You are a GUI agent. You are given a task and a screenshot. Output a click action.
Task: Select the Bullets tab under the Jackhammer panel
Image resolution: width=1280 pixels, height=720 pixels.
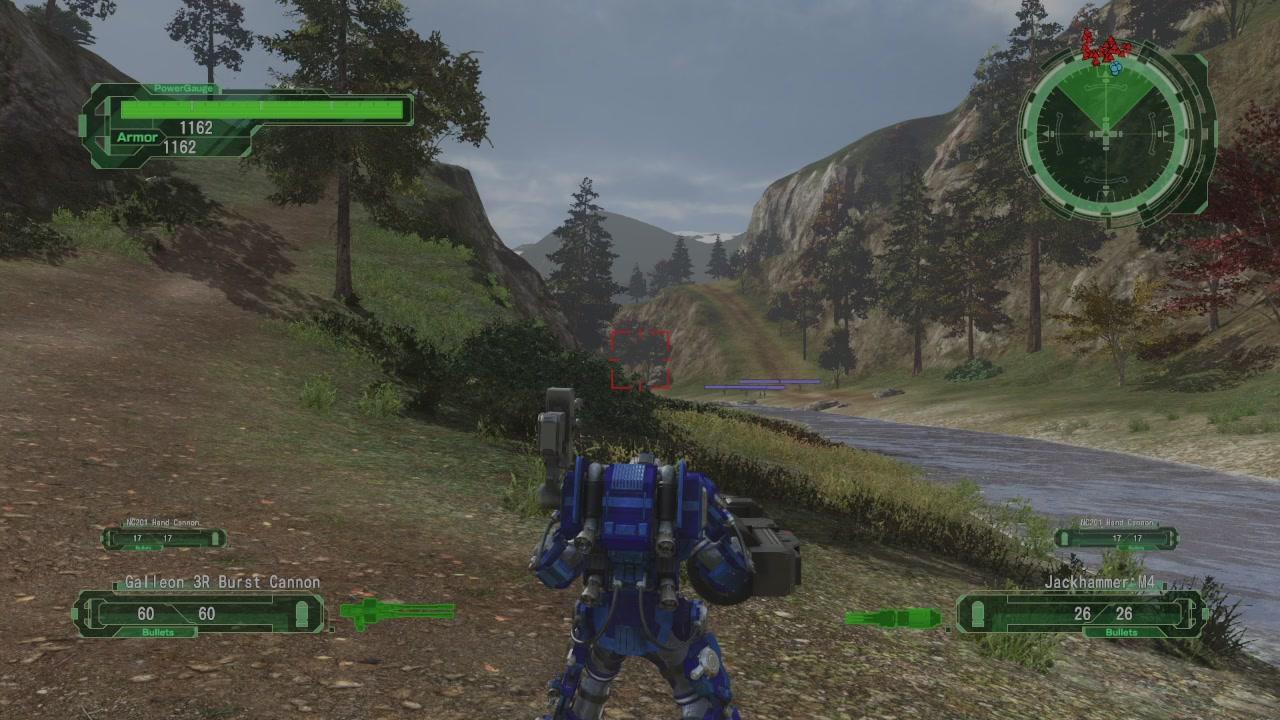1120,632
